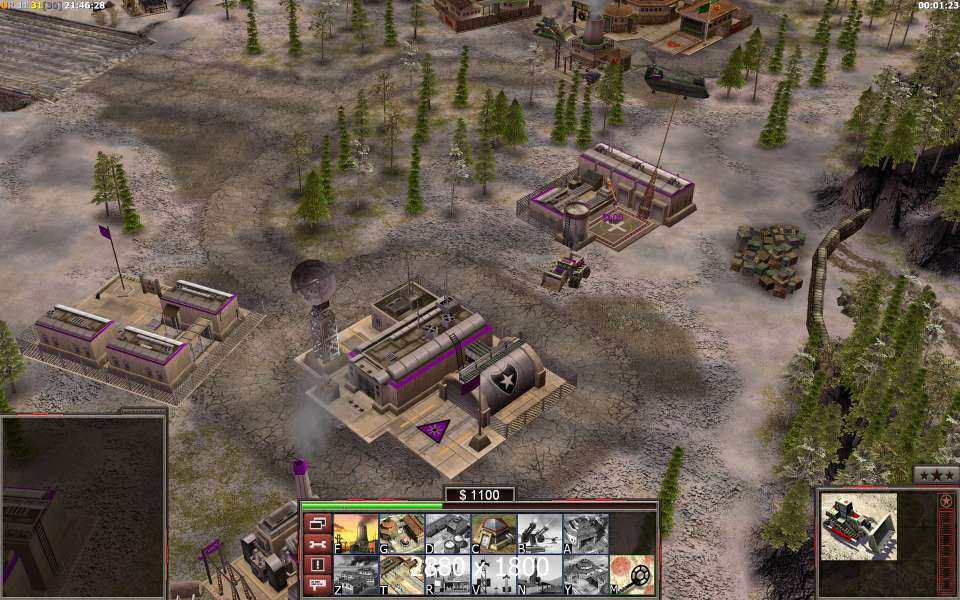Viewport: 960px width, 600px height.
Task: Open the three-star Generals powers button
Action: point(936,475)
